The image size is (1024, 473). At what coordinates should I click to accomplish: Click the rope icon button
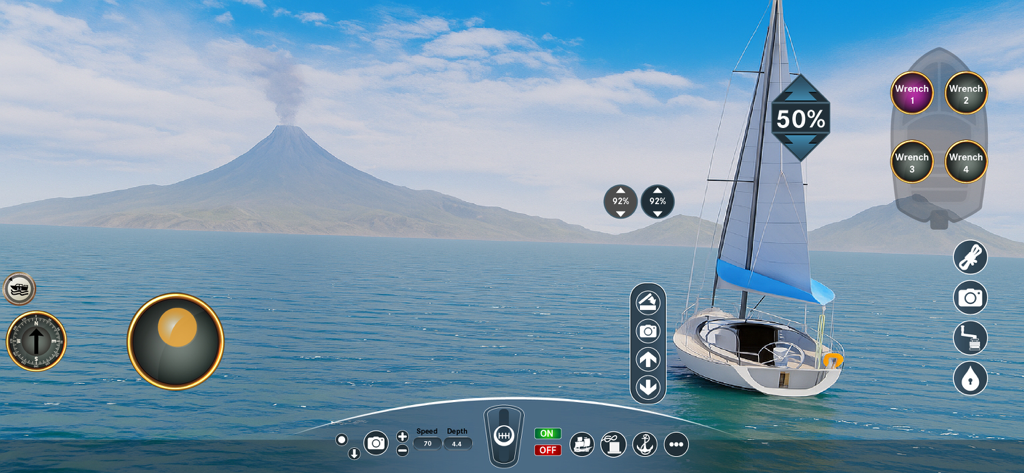coord(970,258)
